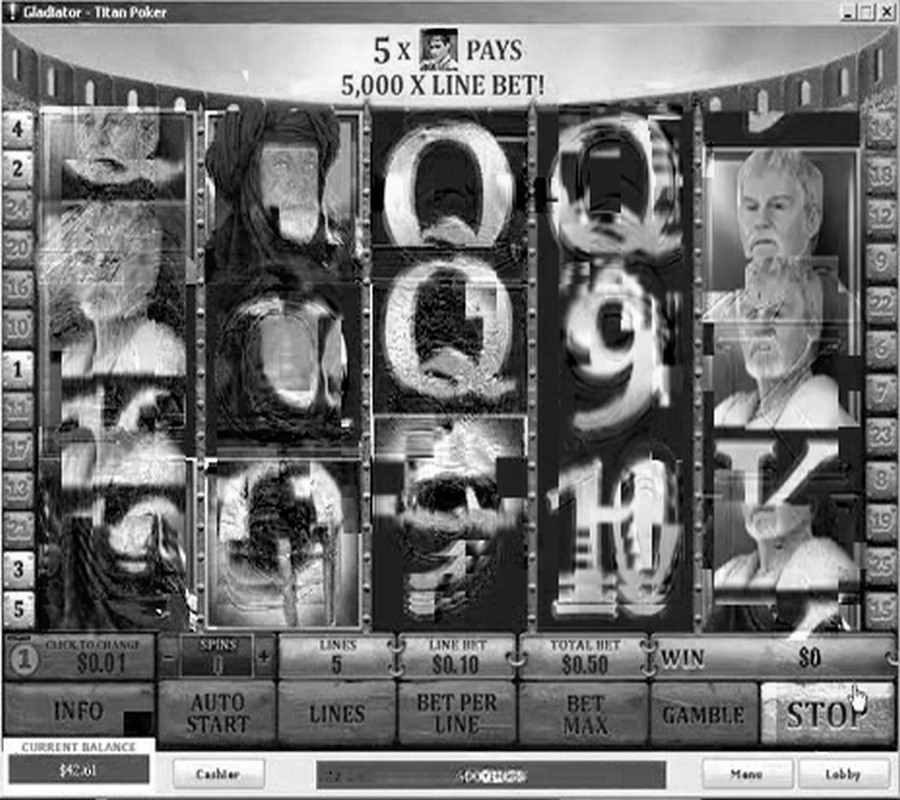Select payline 2 marker
This screenshot has width=900, height=800.
click(18, 168)
